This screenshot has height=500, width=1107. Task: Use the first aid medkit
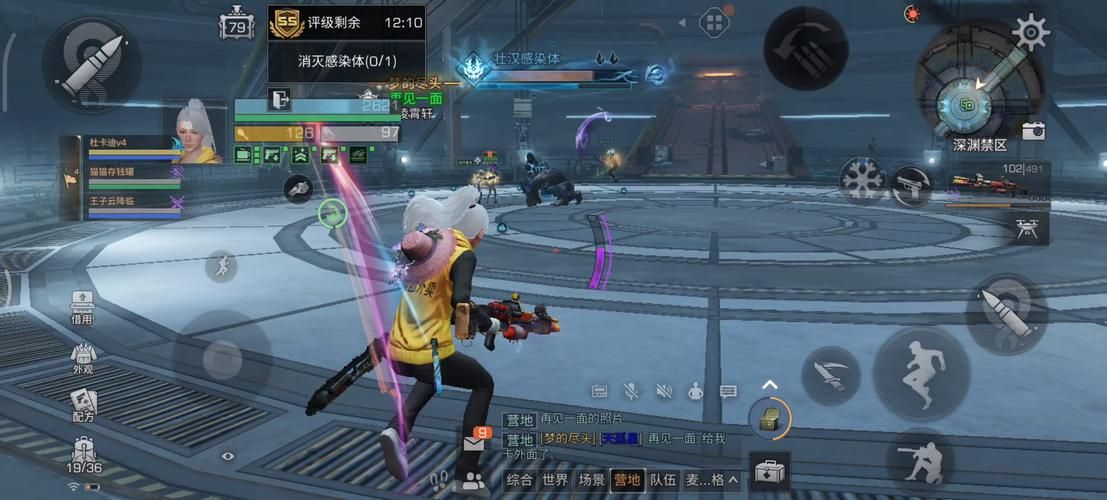click(x=768, y=472)
